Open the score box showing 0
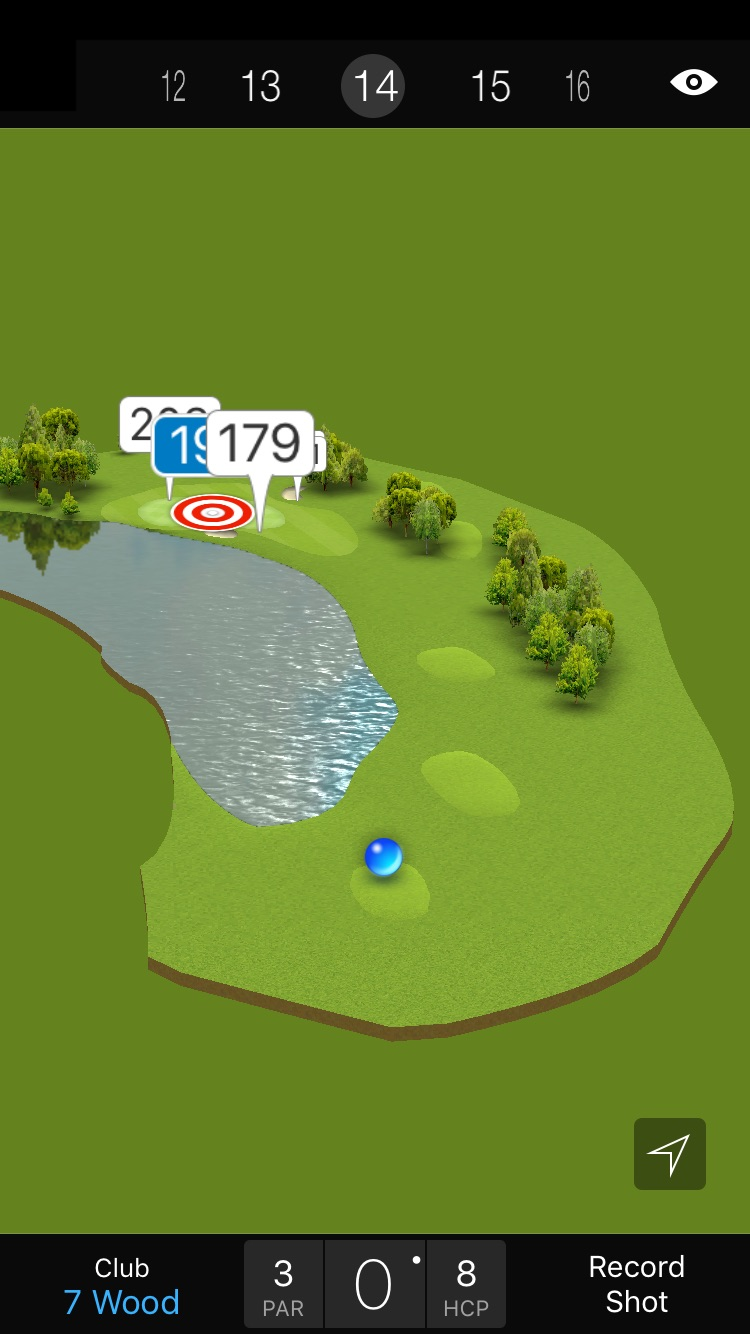750x1334 pixels. coord(375,1285)
